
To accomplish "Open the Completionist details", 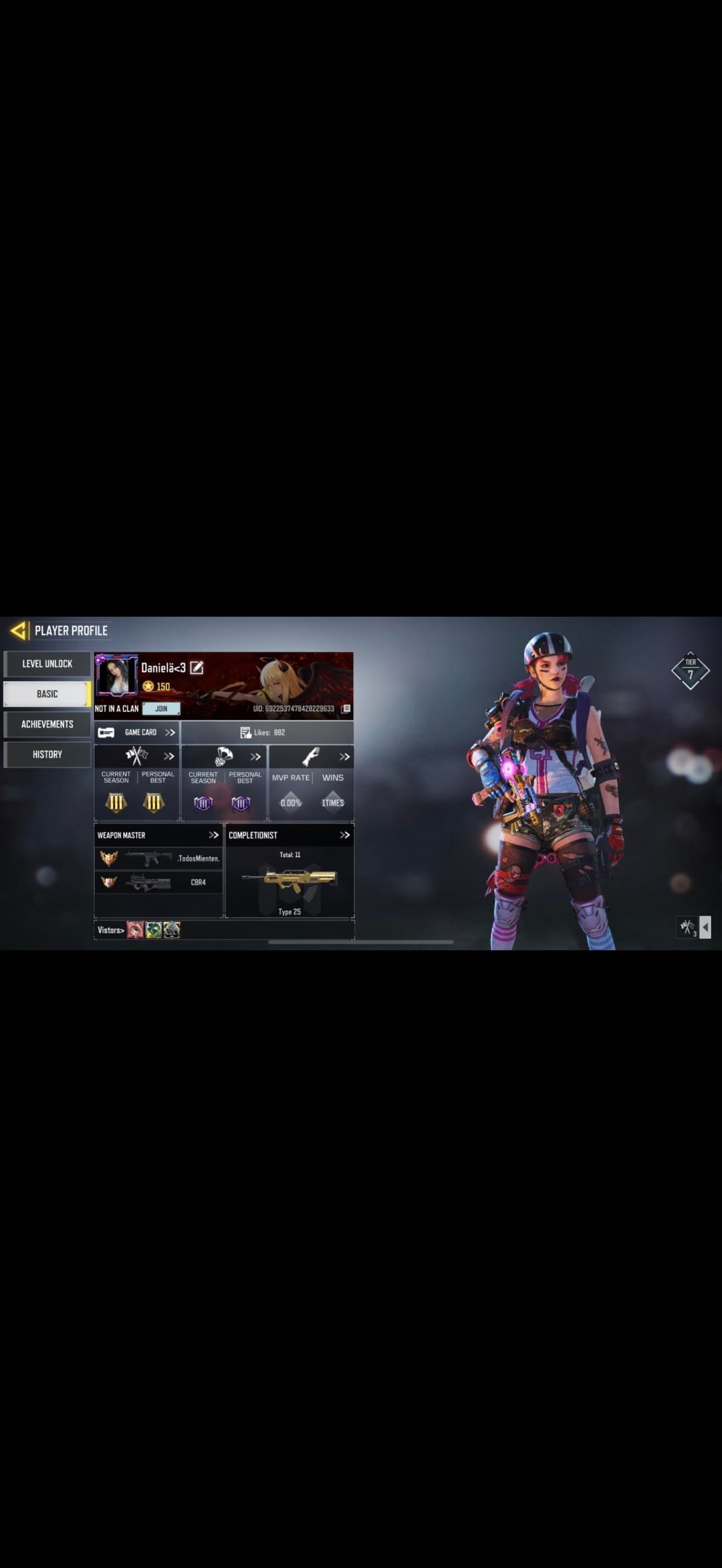I will 344,835.
